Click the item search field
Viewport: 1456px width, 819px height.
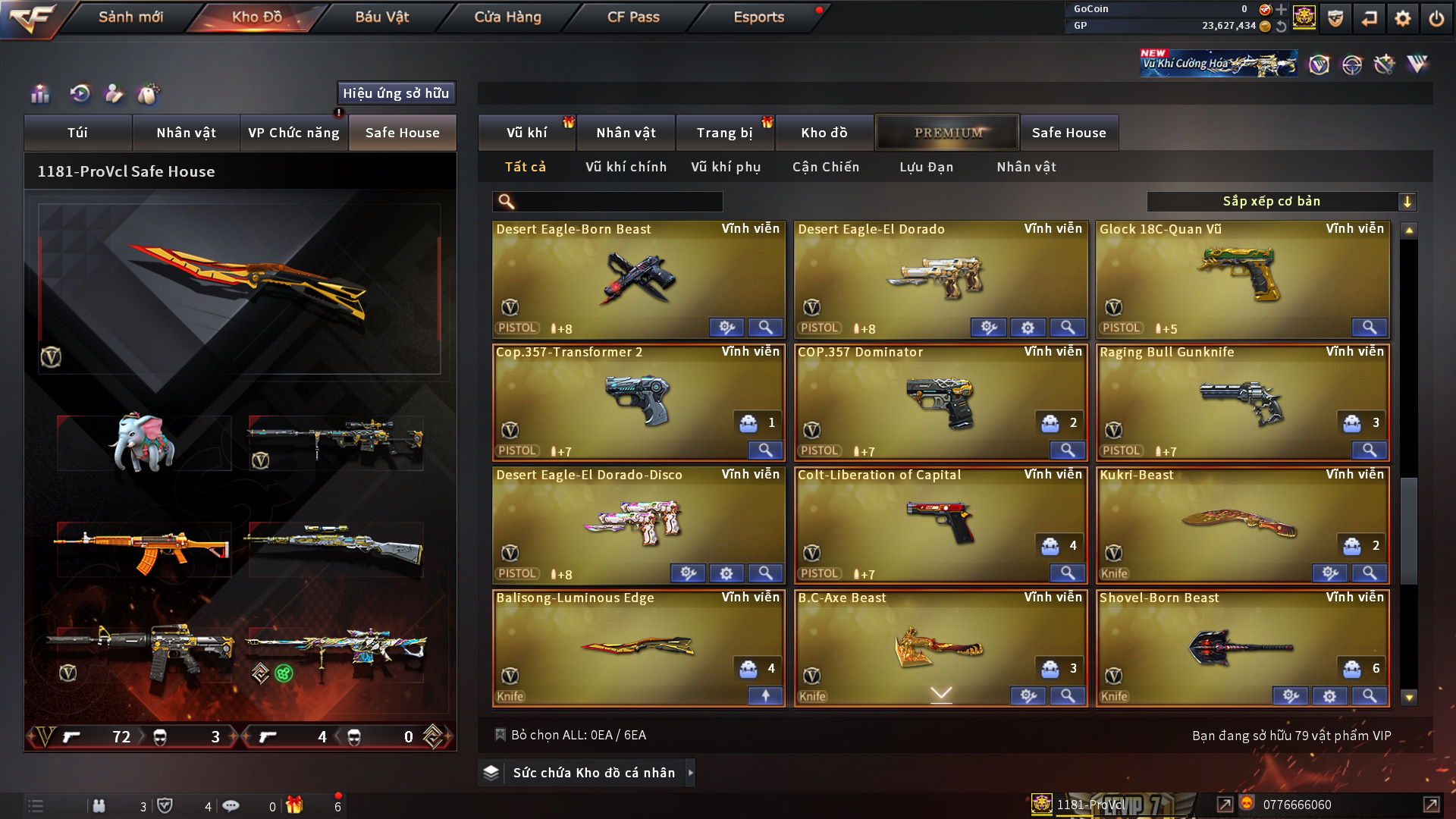point(618,202)
